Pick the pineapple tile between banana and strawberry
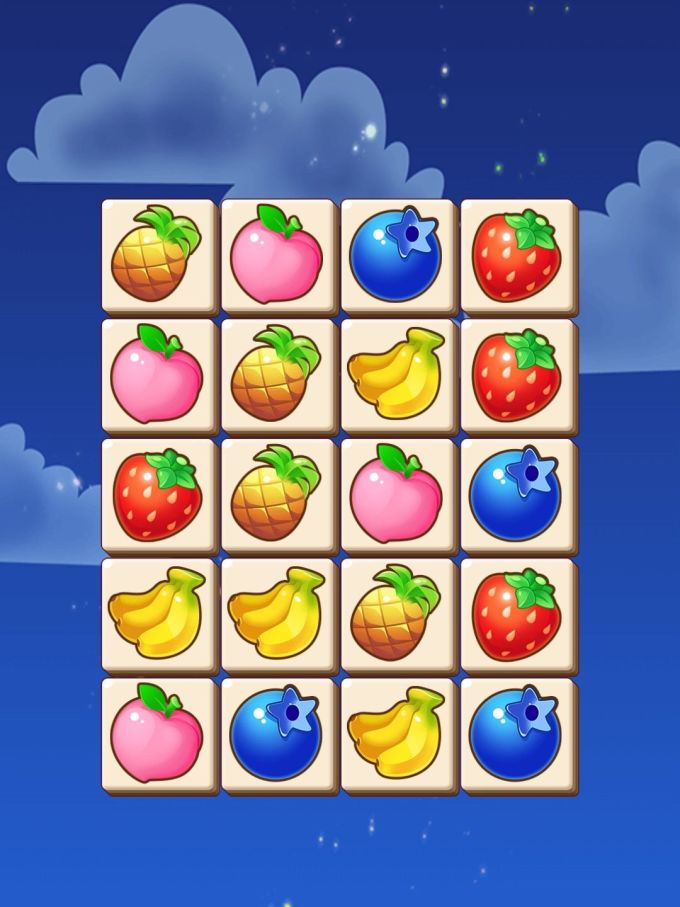Image resolution: width=680 pixels, height=907 pixels. point(398,615)
